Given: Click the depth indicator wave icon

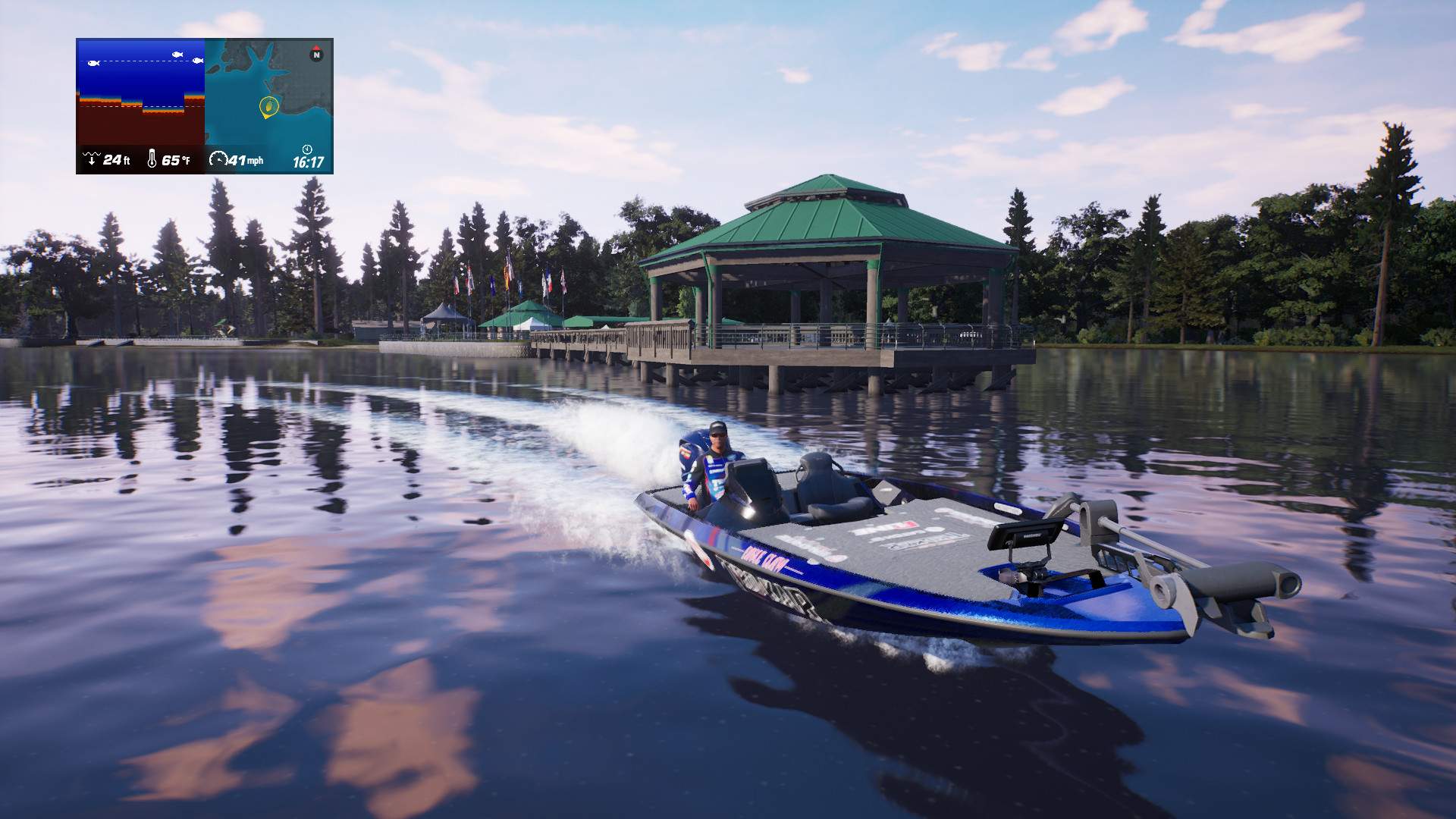Looking at the screenshot, I should [91, 158].
